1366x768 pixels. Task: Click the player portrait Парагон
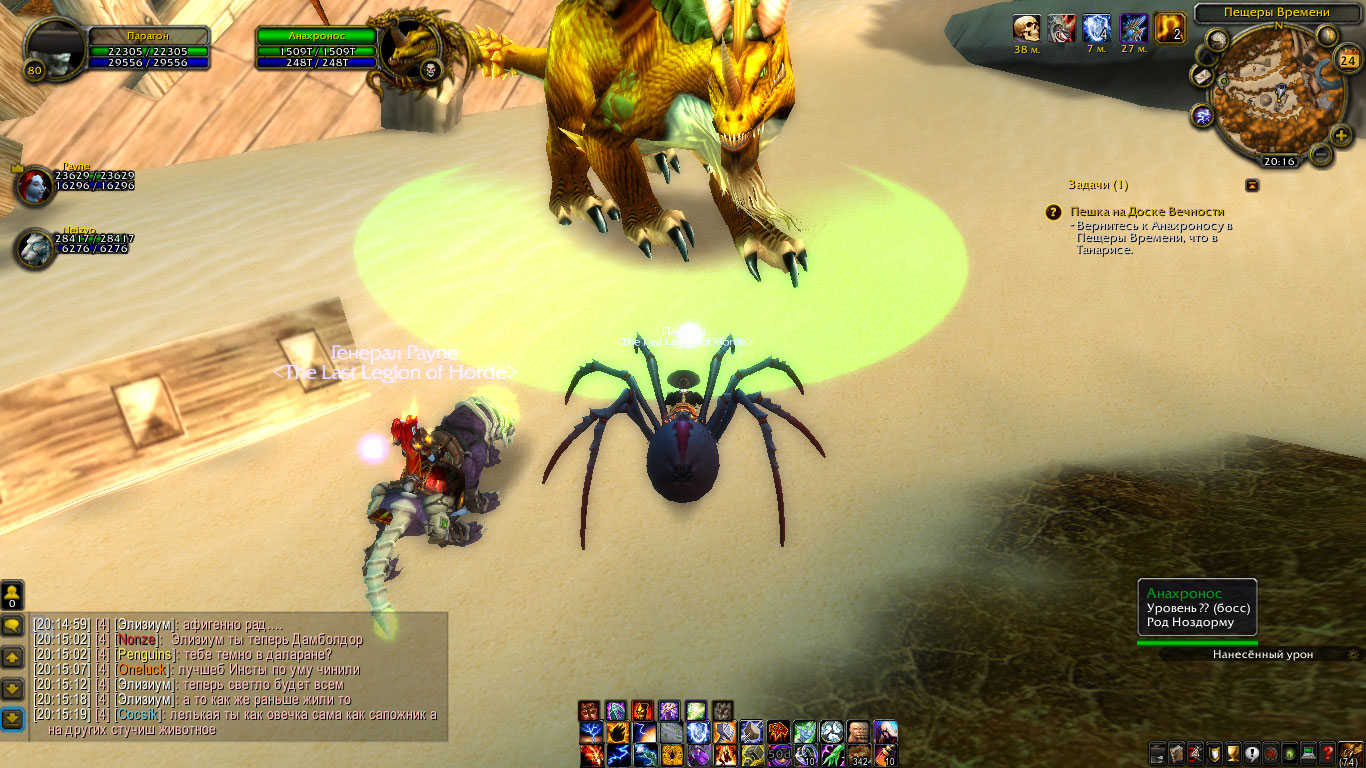56,47
